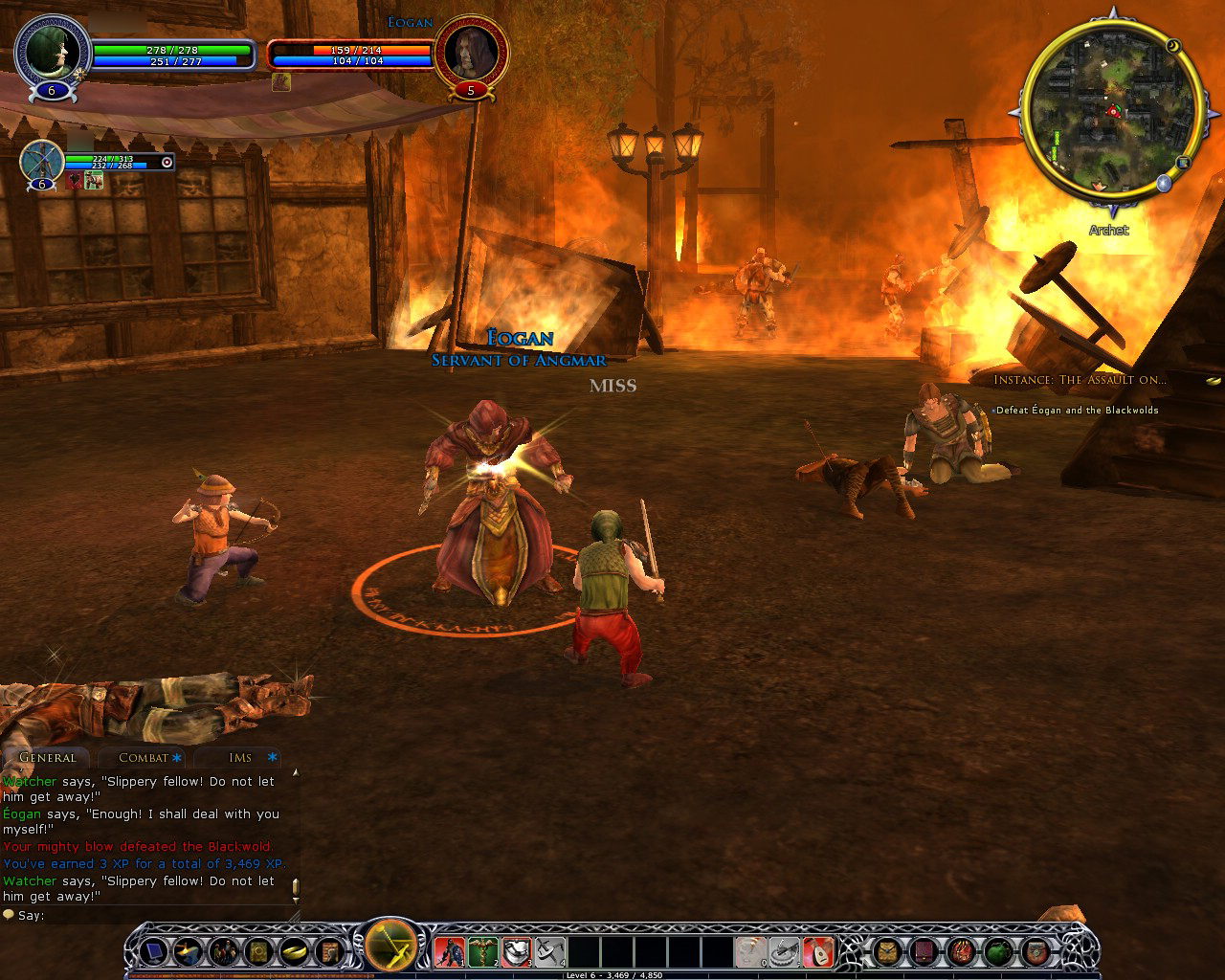
Task: Activate the auto-attack sword button
Action: [390, 948]
